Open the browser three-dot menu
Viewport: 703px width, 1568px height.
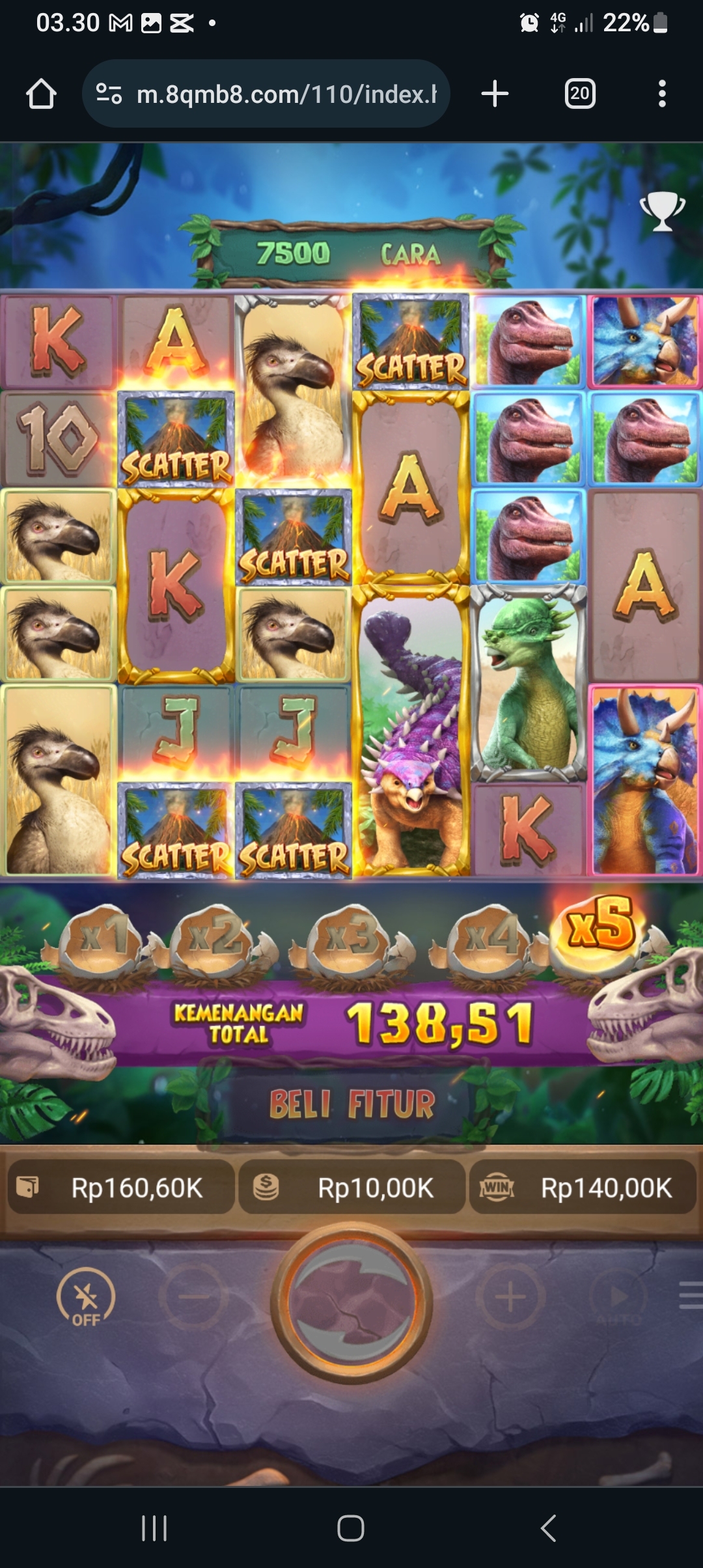tap(662, 94)
